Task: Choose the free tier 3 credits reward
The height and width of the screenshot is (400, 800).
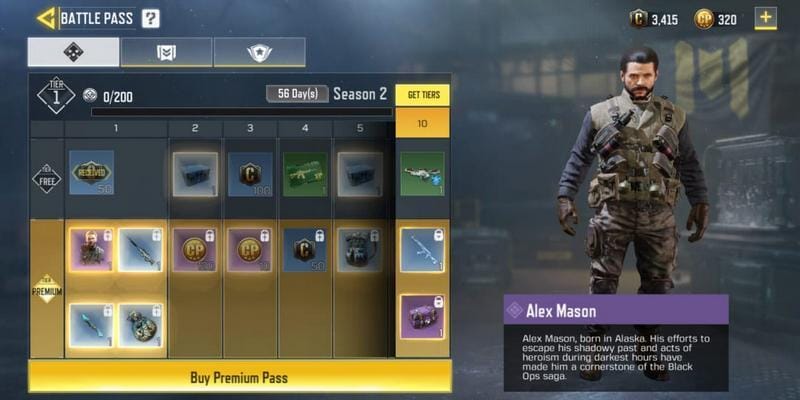Action: 250,172
